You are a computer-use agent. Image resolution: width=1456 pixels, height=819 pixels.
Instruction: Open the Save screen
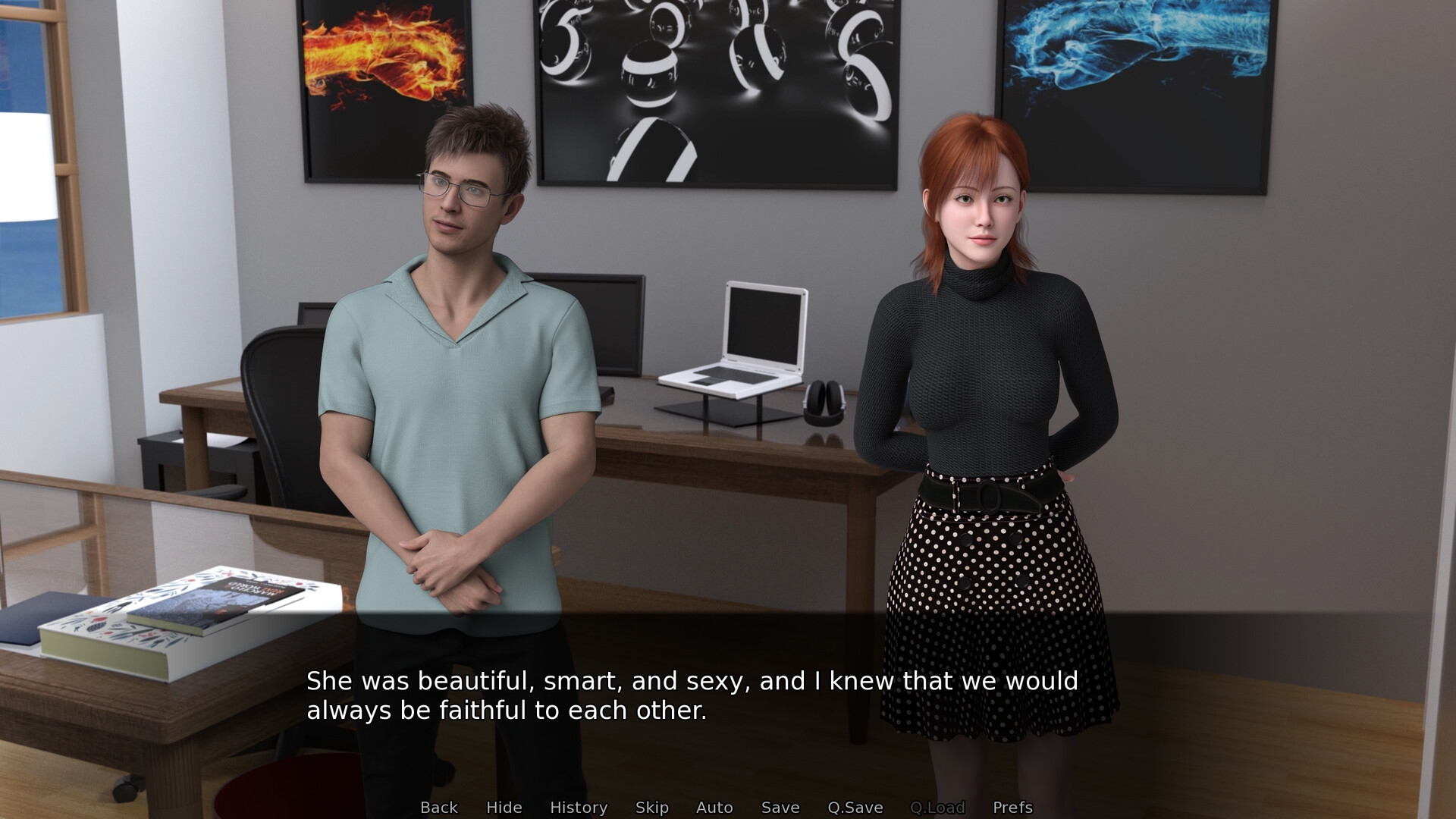[780, 808]
